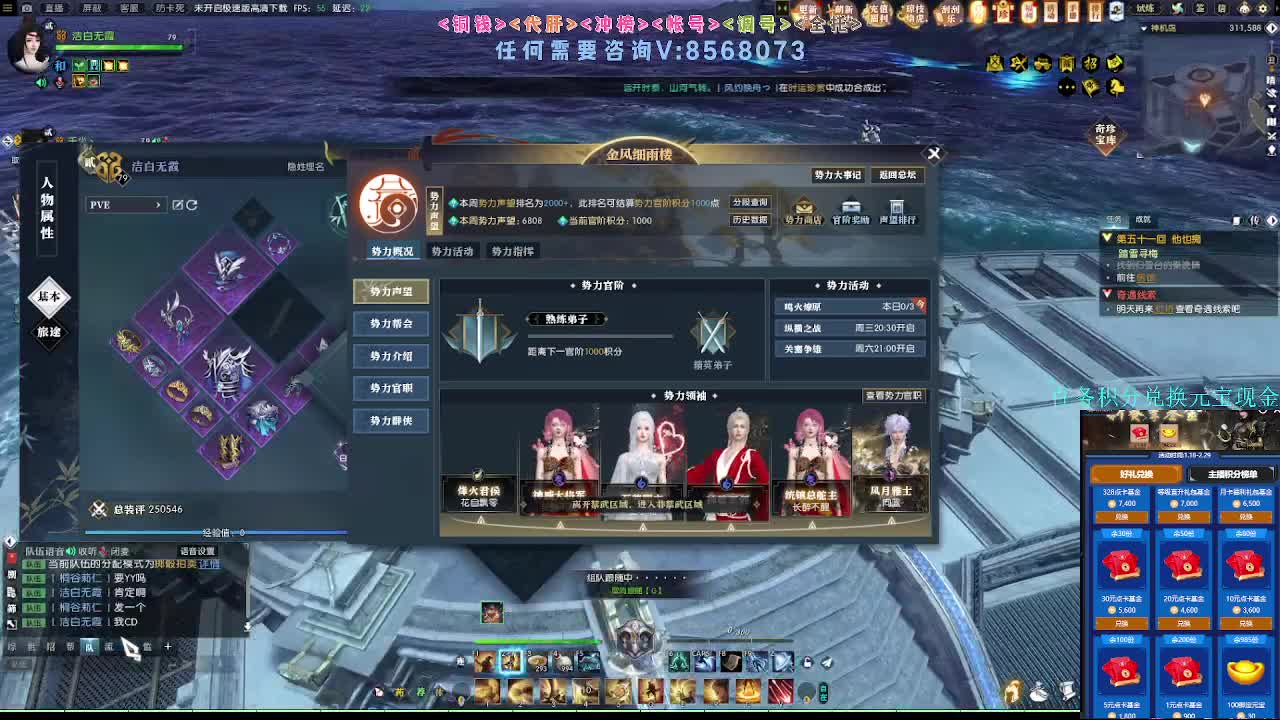Click the 官阶奖励 rank rewards icon

tap(850, 210)
